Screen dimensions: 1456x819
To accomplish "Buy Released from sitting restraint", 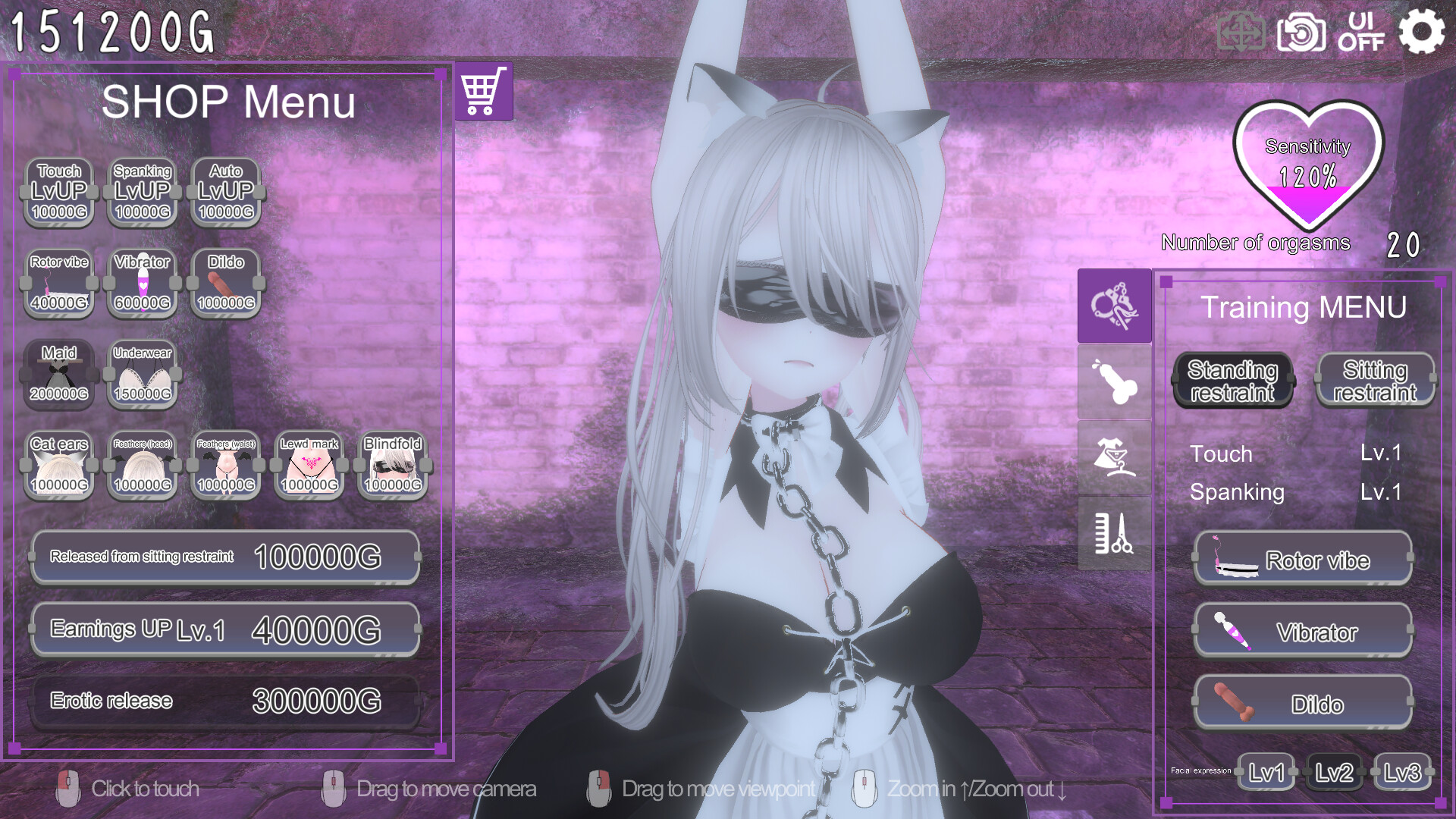I will point(225,557).
